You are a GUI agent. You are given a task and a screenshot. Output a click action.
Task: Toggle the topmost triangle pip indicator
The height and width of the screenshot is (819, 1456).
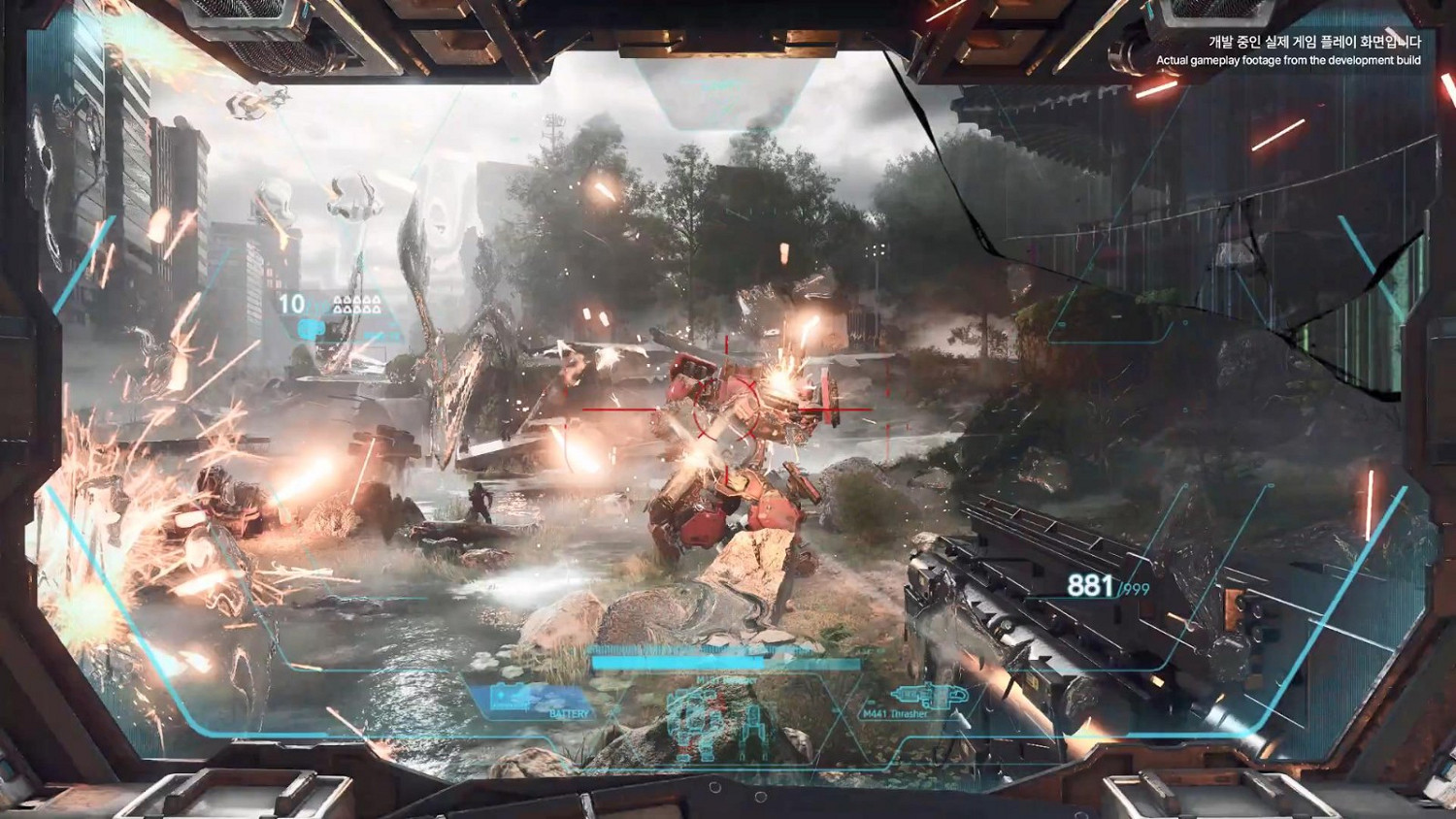(x=337, y=299)
